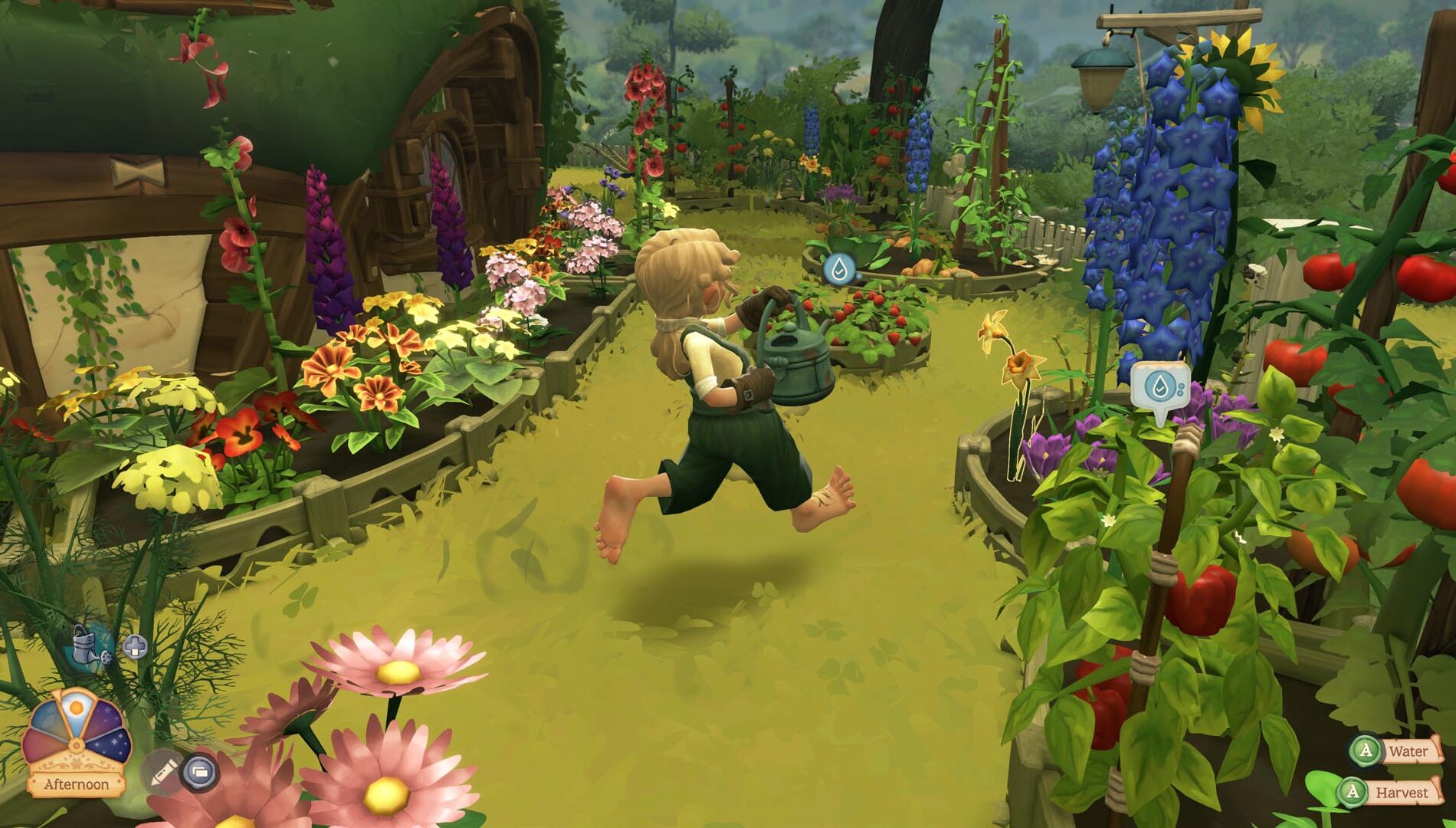1456x828 pixels.
Task: Open the tool selector from the watering can indicator
Action: click(84, 645)
